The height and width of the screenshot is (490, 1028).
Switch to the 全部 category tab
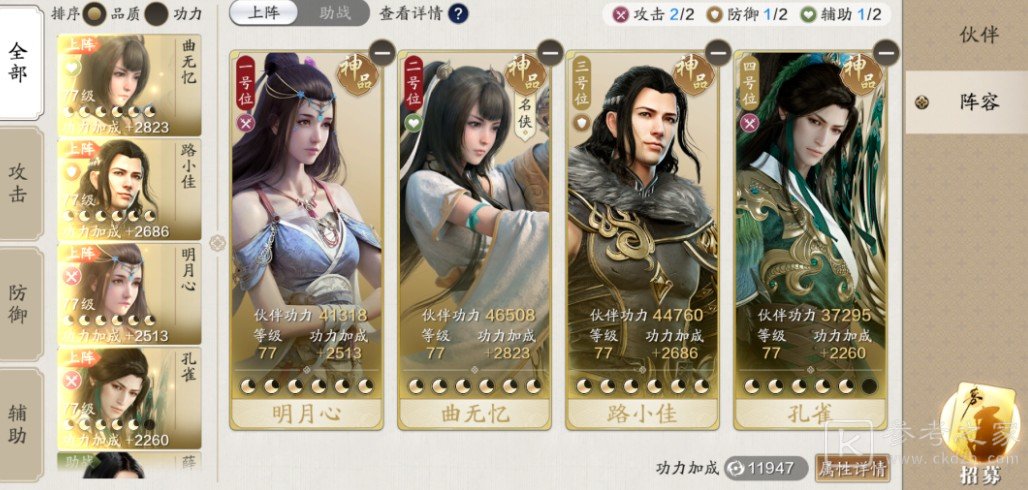tap(19, 63)
